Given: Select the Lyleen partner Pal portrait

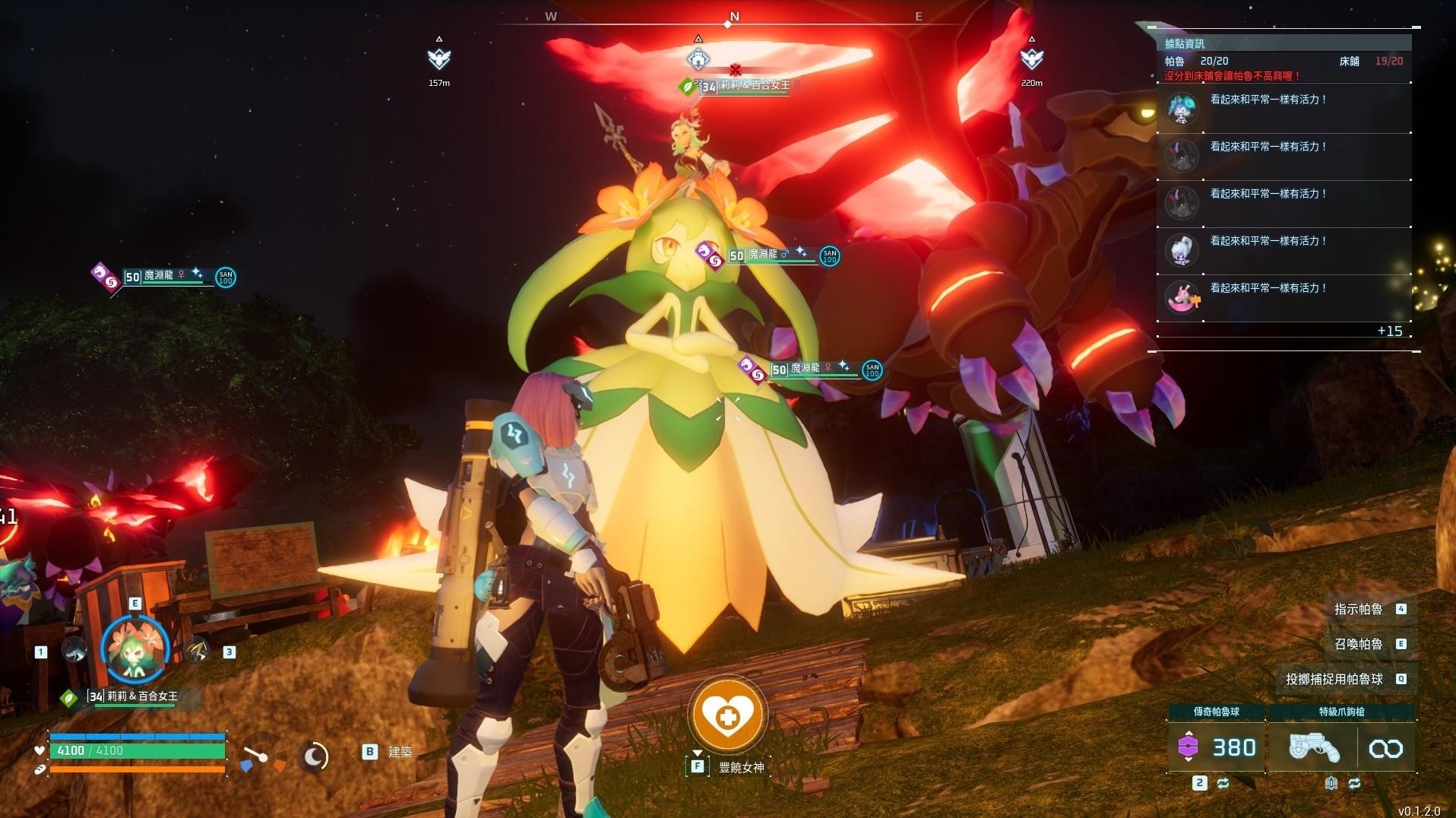Looking at the screenshot, I should pyautogui.click(x=135, y=648).
